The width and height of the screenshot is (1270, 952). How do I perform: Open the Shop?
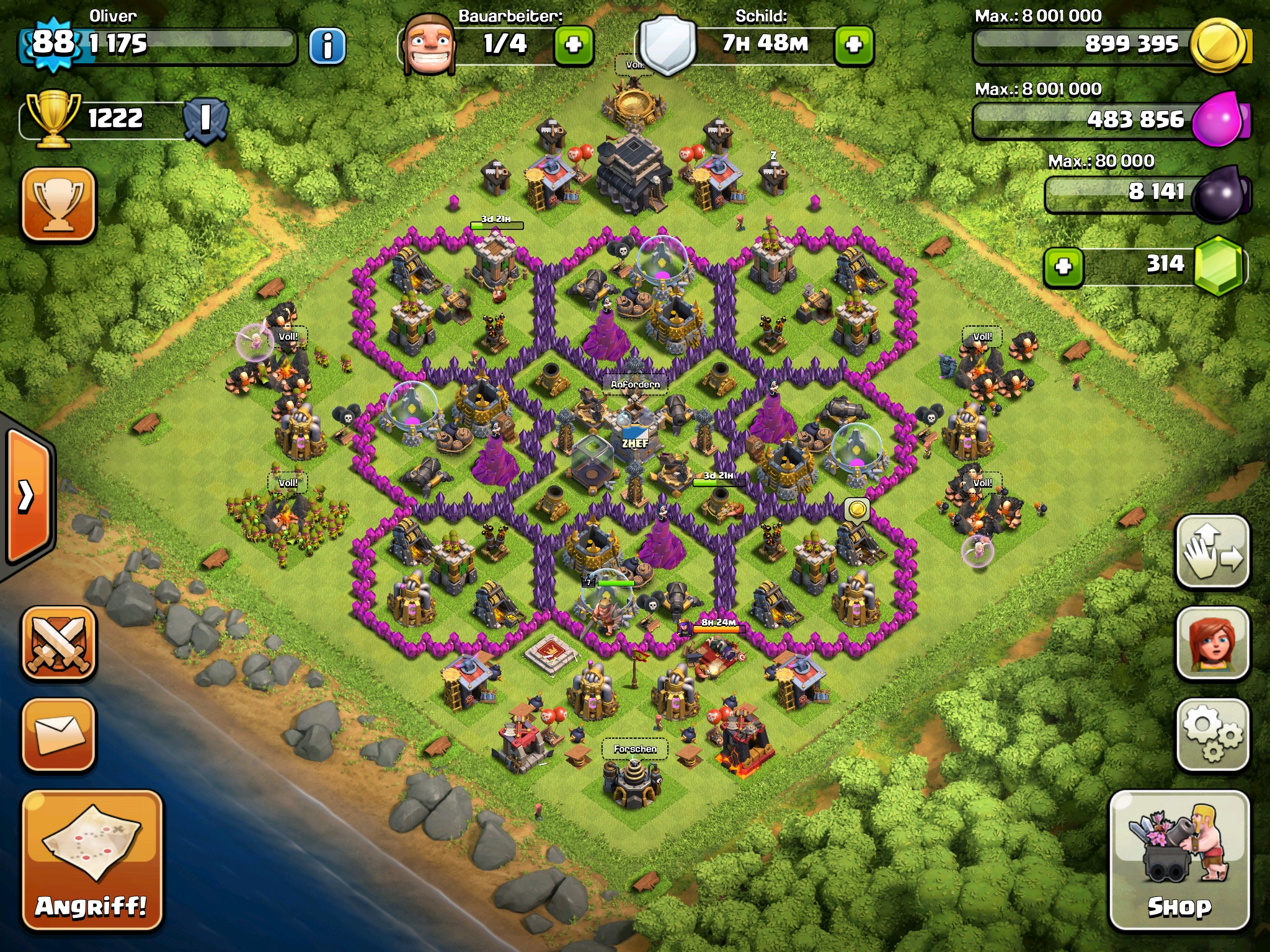point(1179,862)
